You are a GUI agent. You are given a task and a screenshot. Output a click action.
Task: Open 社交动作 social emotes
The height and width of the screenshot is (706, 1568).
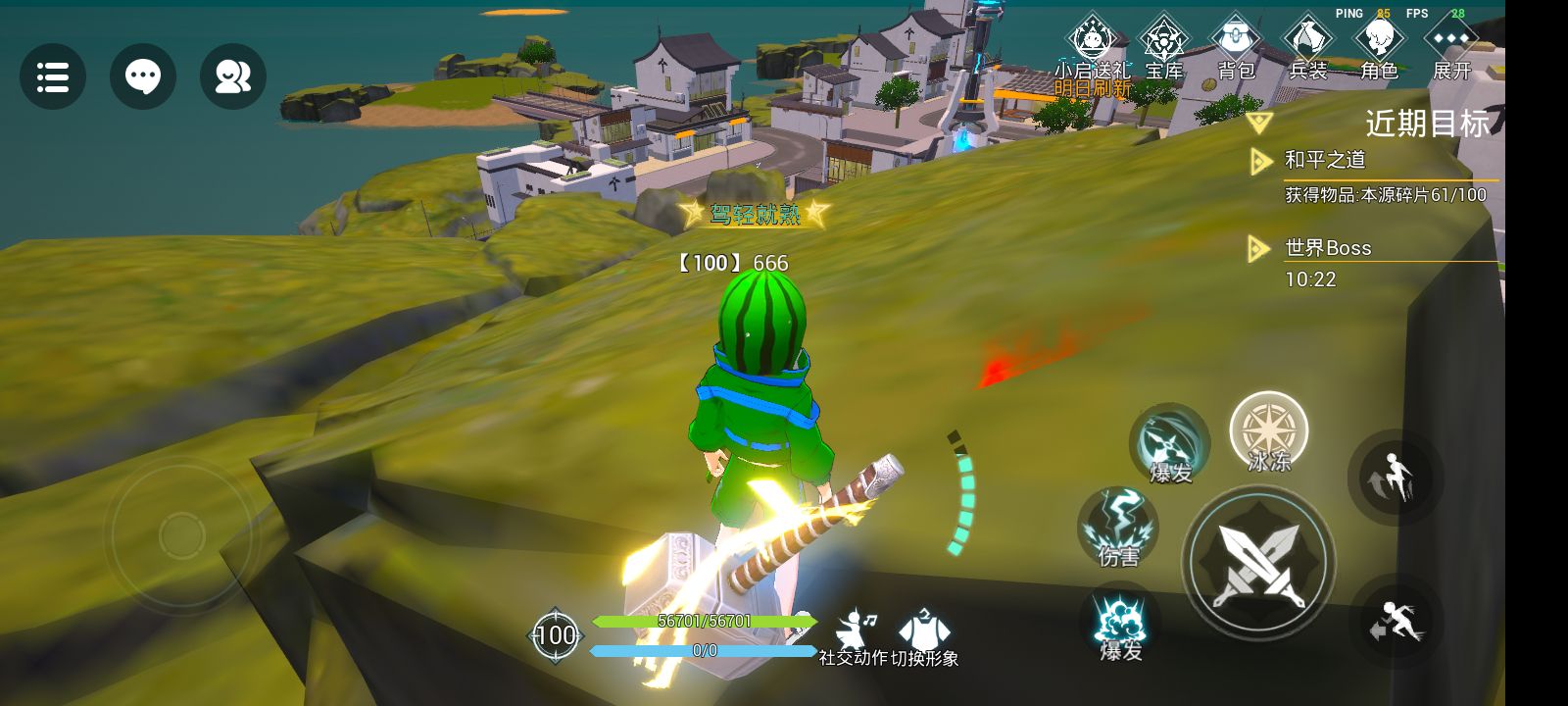point(854,635)
